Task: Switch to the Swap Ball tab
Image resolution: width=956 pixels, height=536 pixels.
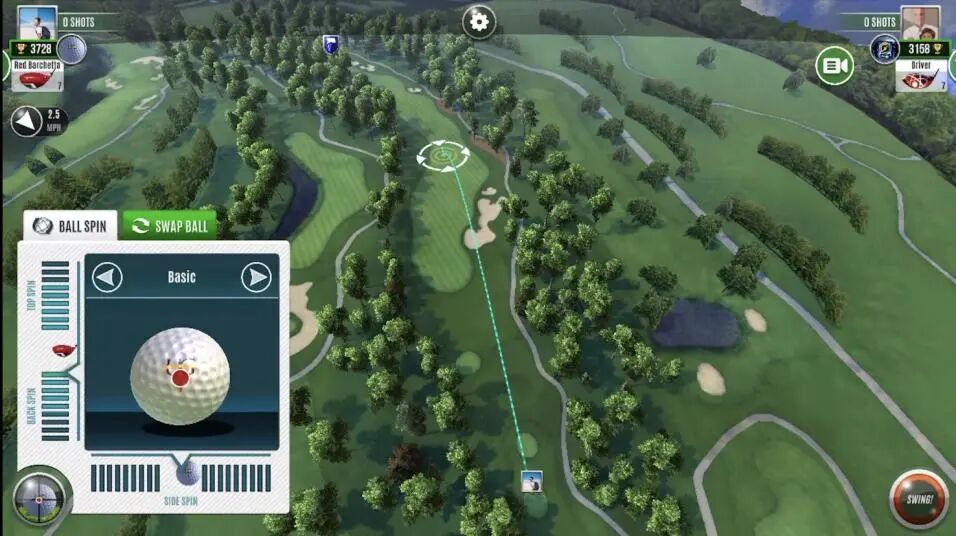Action: (170, 225)
